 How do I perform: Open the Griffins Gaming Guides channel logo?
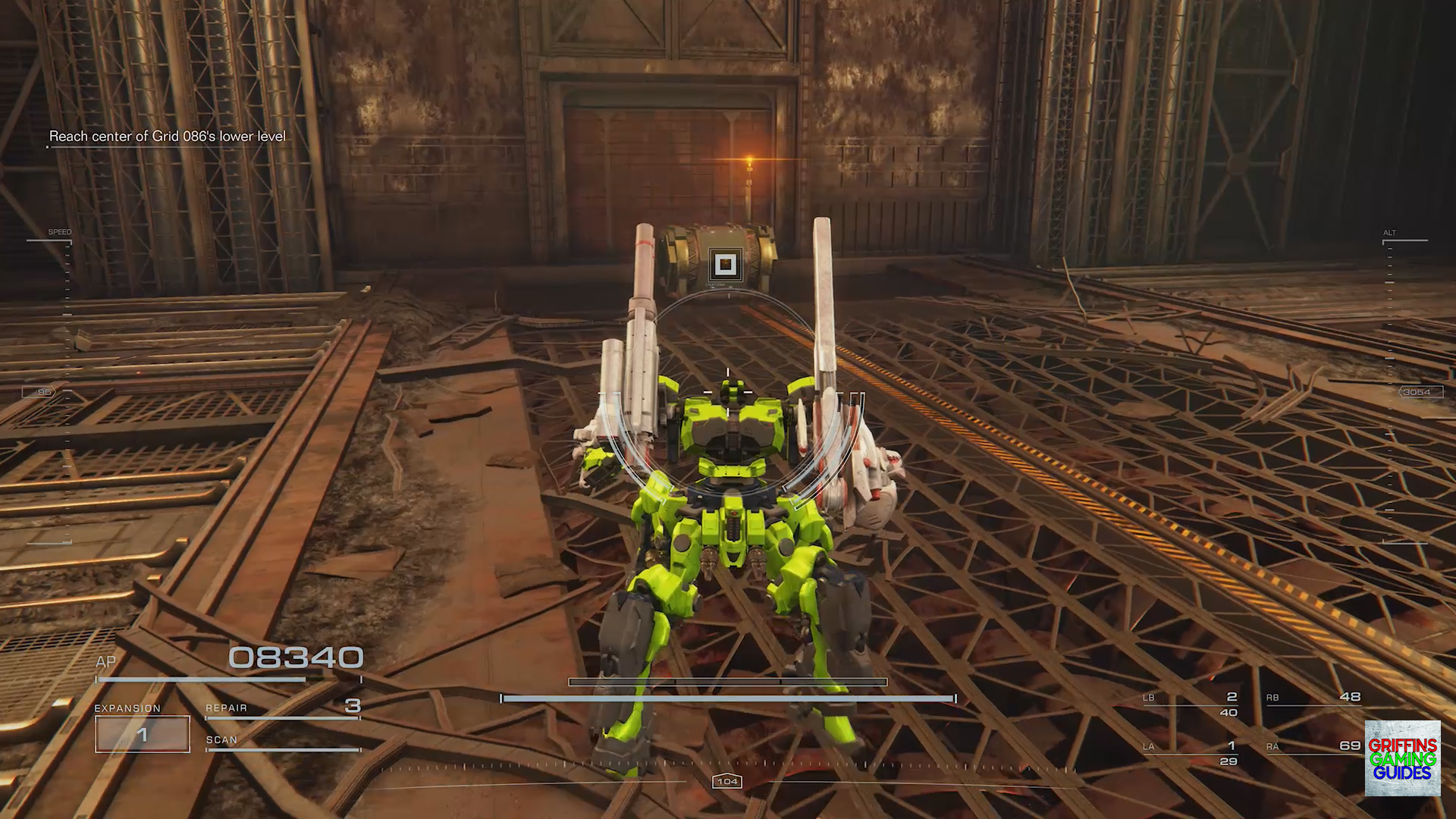coord(1402,758)
